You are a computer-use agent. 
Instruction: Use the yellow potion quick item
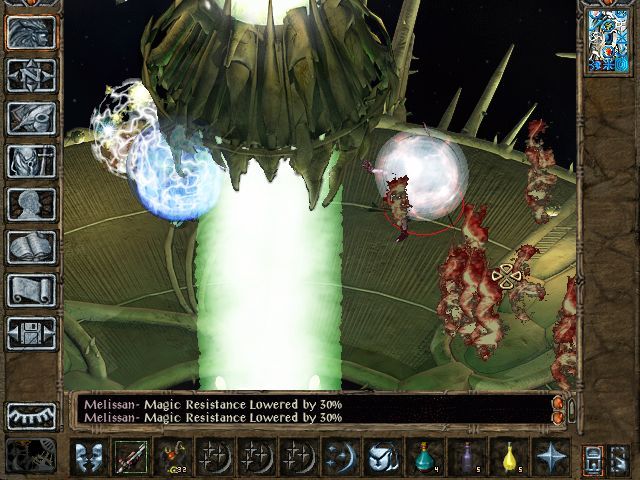[x=508, y=458]
